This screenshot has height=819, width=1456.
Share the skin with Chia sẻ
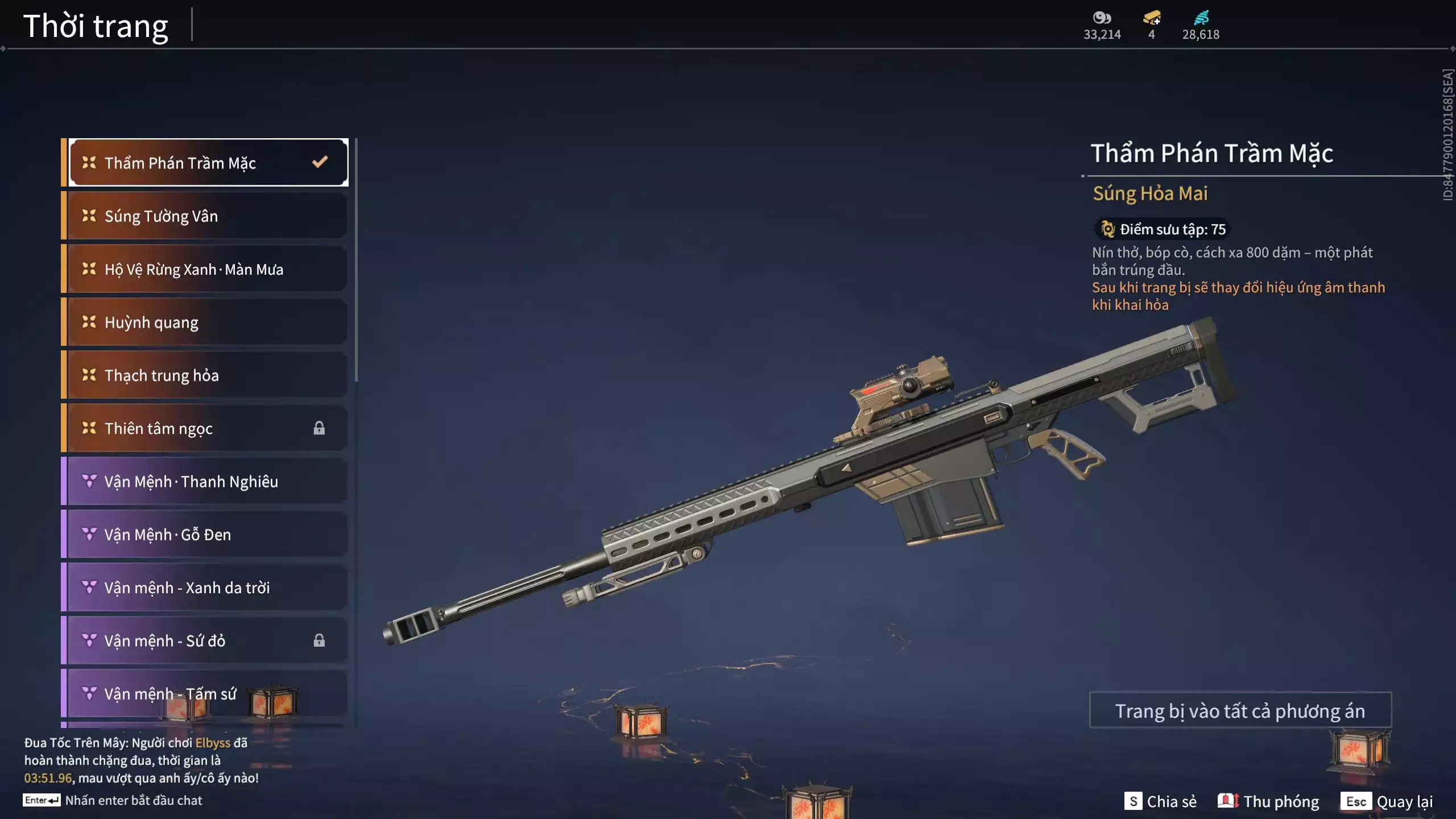[x=1161, y=801]
